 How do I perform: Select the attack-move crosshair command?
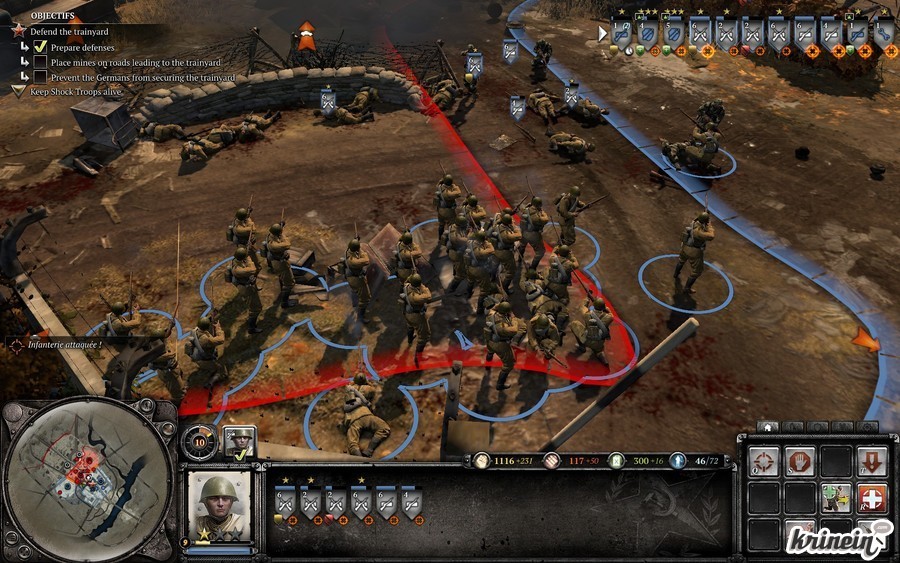763,461
